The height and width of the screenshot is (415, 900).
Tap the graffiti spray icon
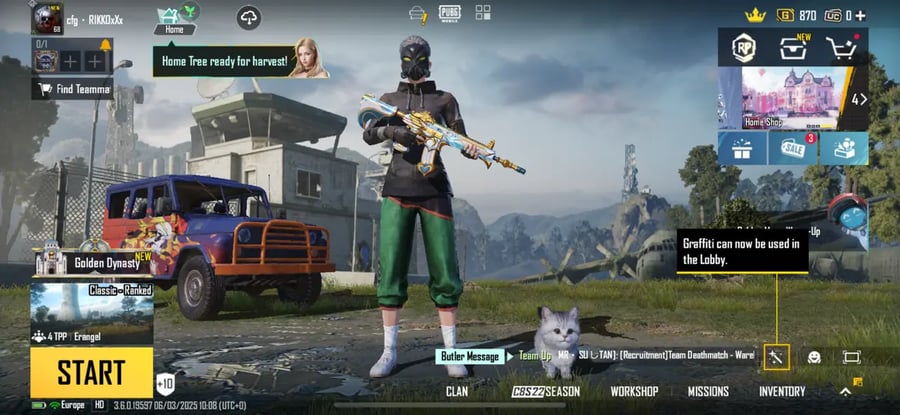coord(777,357)
